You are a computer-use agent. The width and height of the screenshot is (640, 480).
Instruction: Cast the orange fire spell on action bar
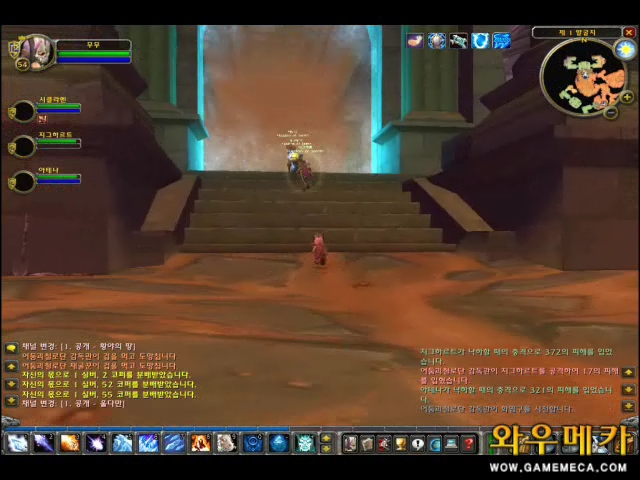tap(69, 443)
